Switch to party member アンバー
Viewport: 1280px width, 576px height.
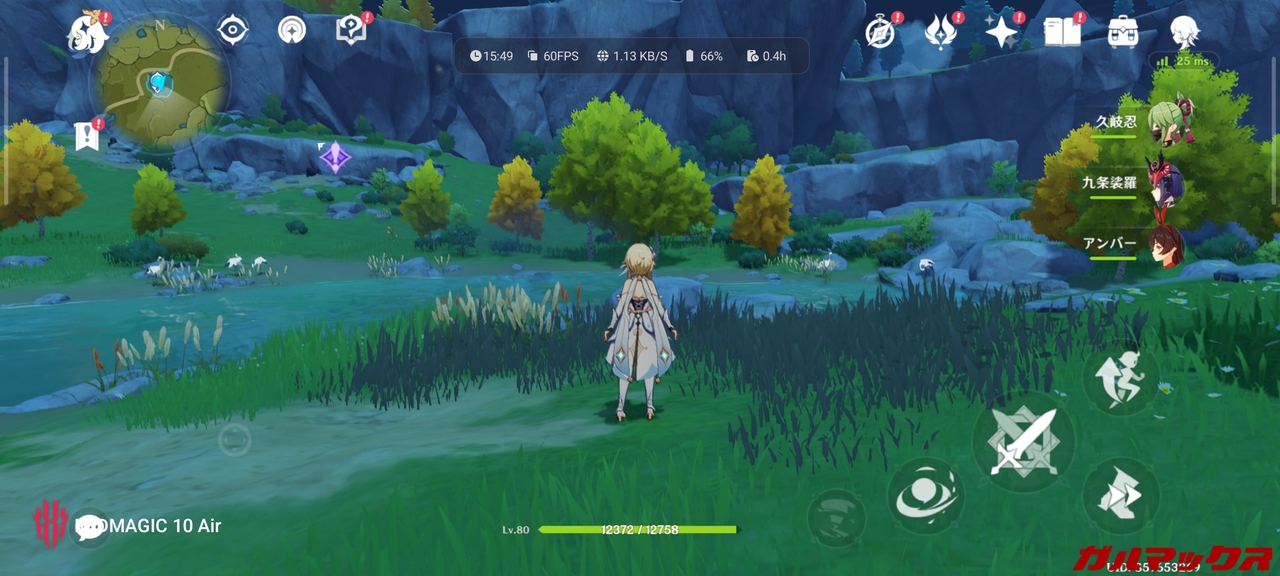click(x=1163, y=243)
